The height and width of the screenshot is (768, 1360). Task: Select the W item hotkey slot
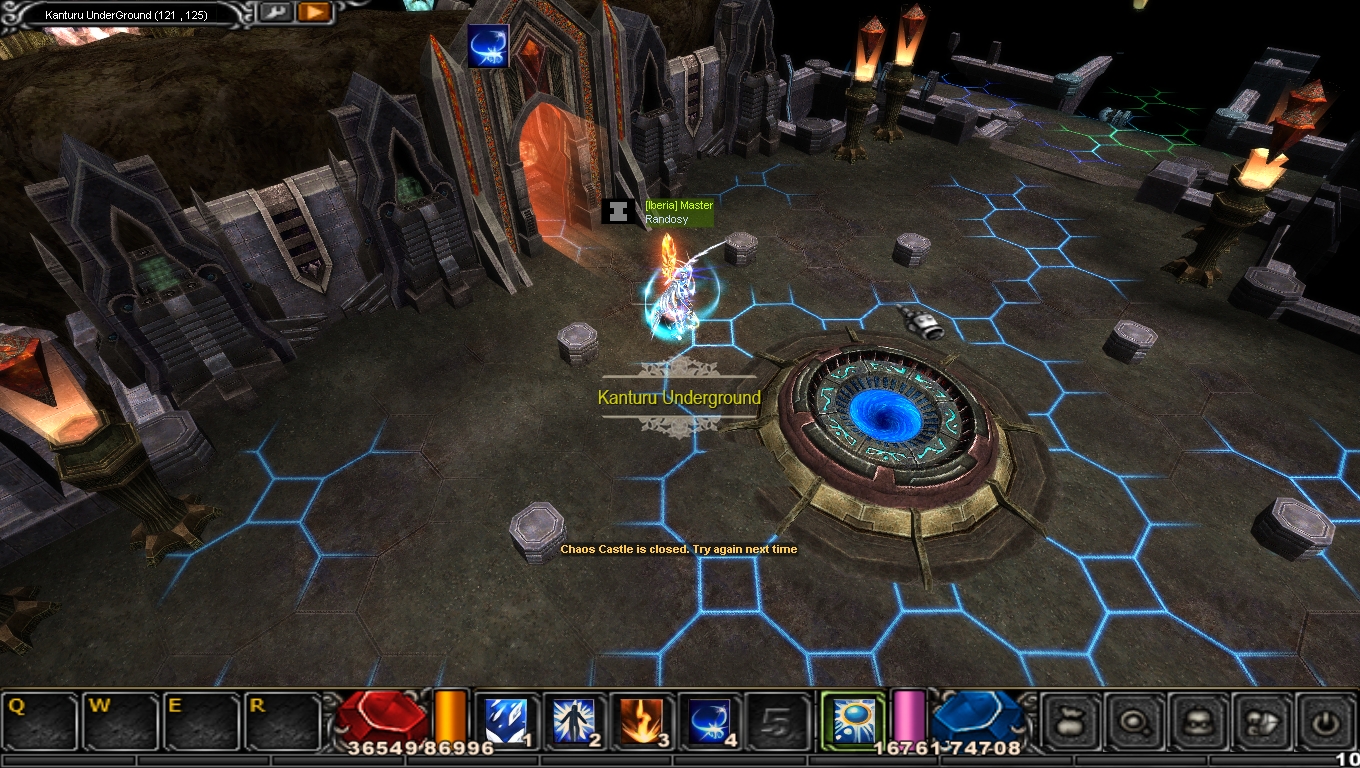pyautogui.click(x=122, y=722)
